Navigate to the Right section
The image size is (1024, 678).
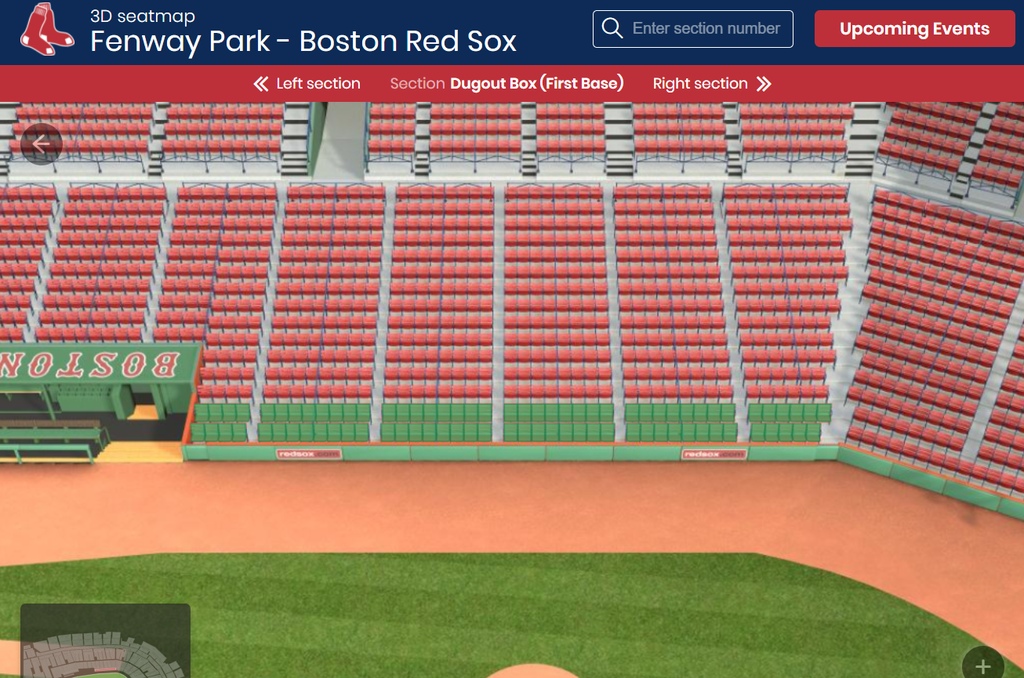(x=712, y=84)
